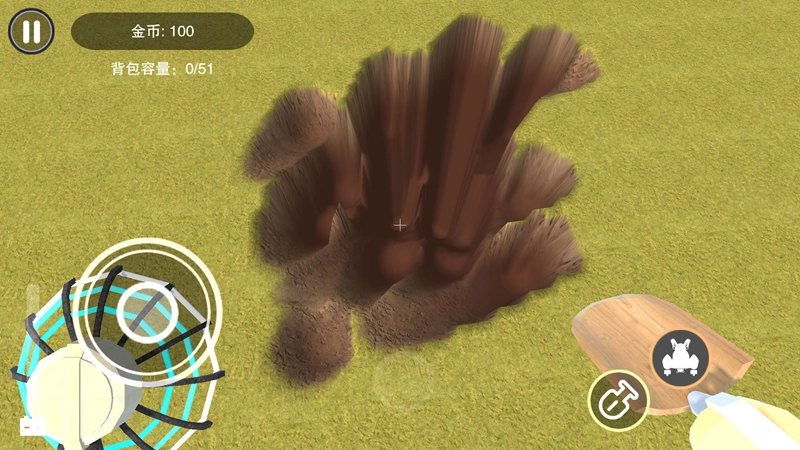Pause the game with the pause button
Viewport: 800px width, 450px height.
(32, 31)
